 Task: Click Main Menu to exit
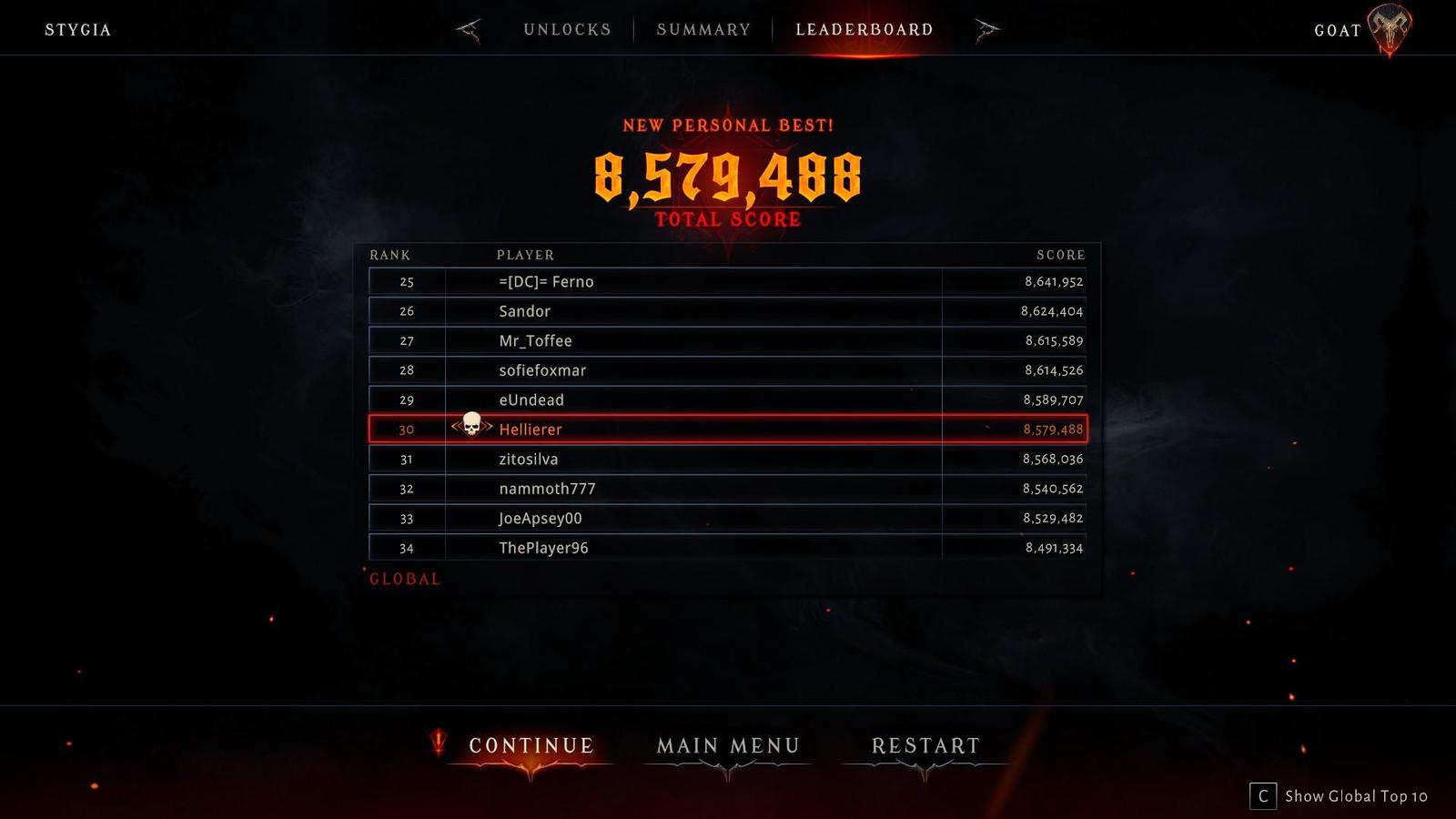click(x=728, y=745)
